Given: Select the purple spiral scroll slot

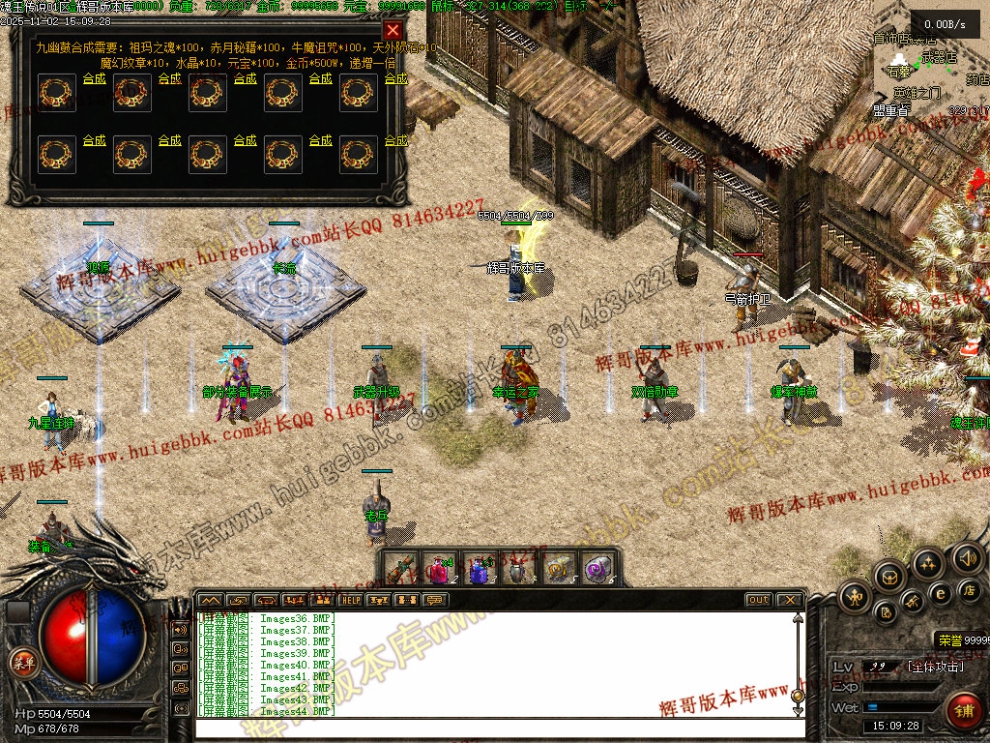Looking at the screenshot, I should (597, 569).
